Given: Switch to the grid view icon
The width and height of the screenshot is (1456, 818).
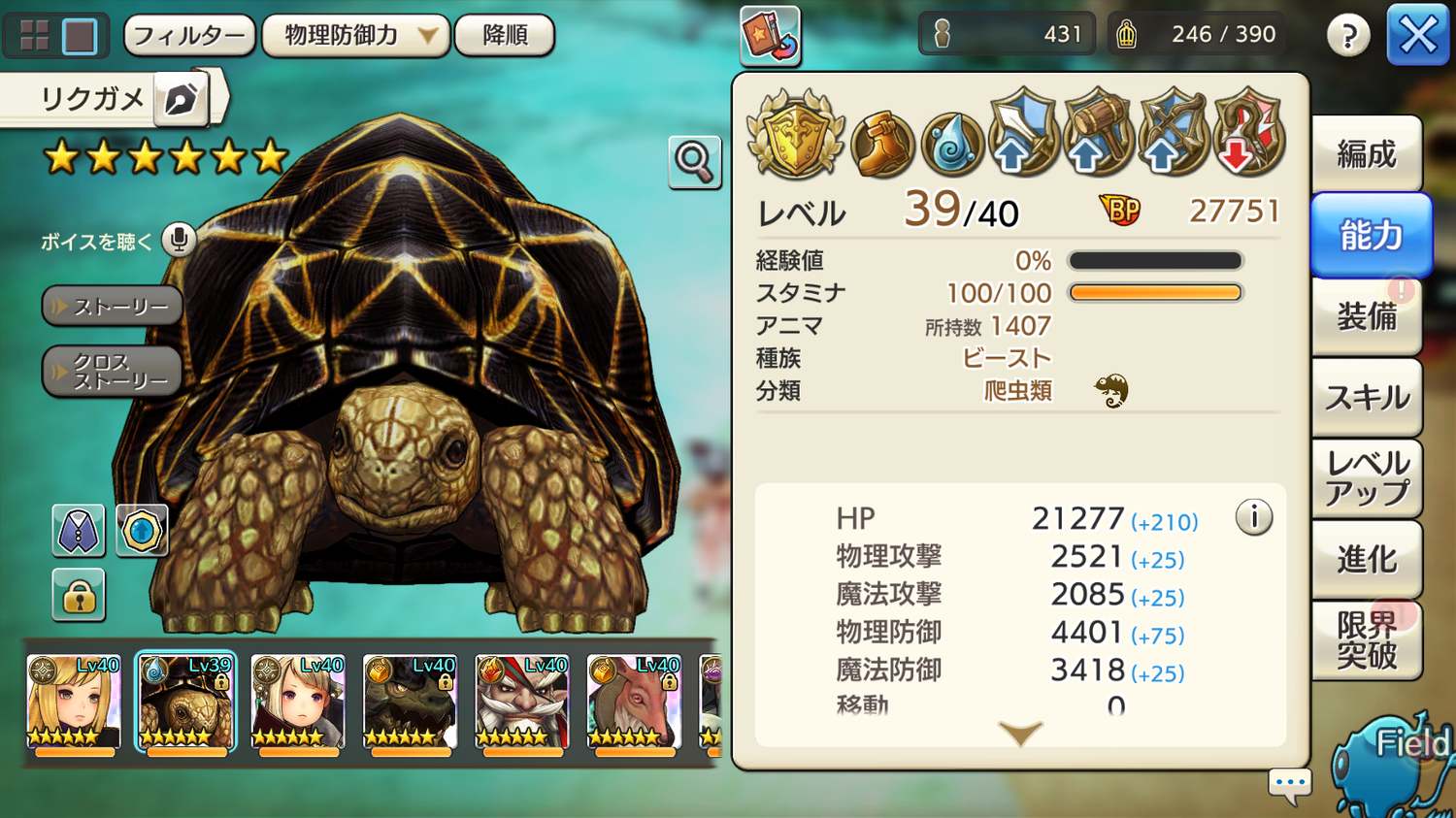Looking at the screenshot, I should point(35,36).
